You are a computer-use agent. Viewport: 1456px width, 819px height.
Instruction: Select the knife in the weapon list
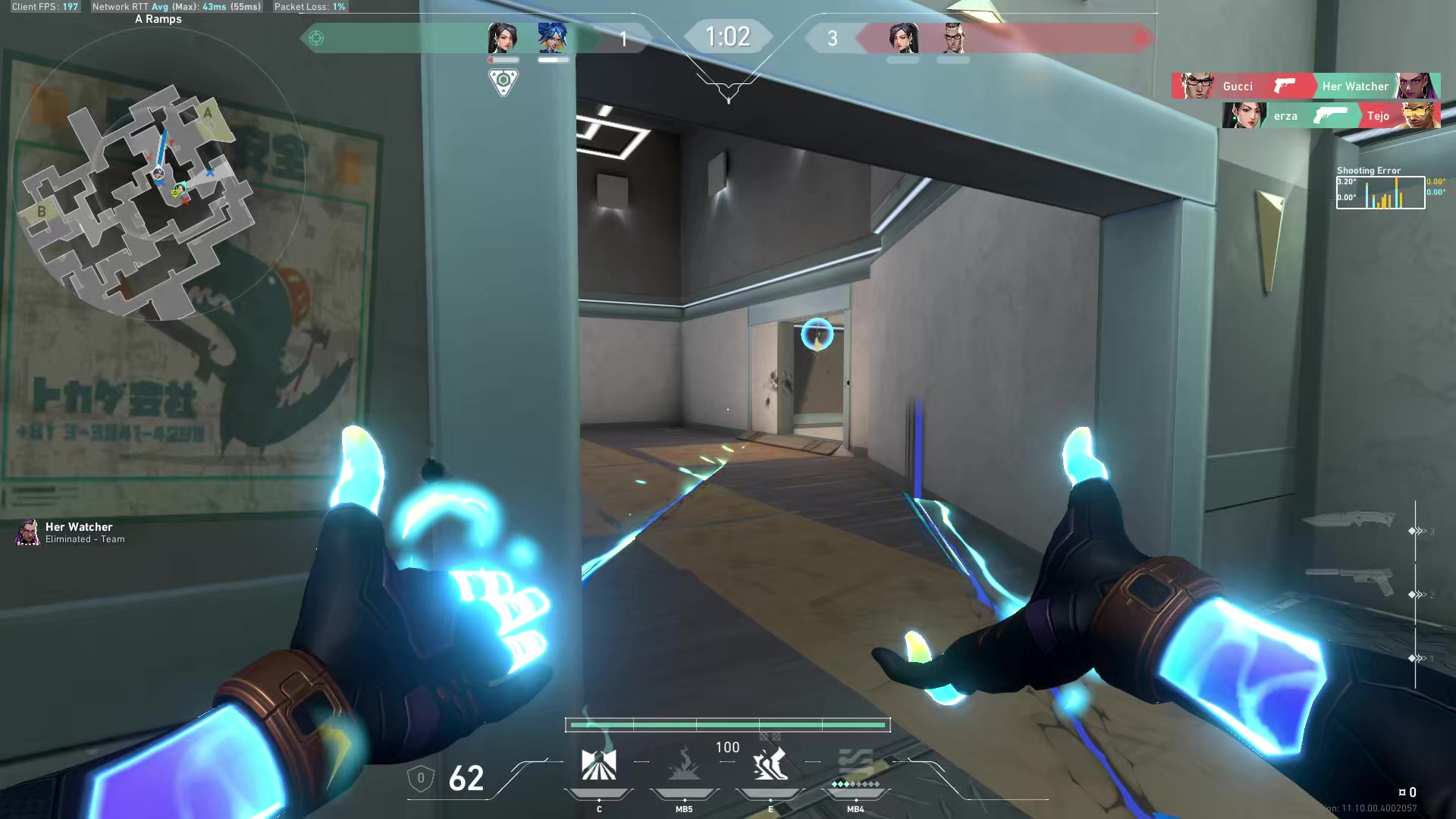click(x=1350, y=520)
